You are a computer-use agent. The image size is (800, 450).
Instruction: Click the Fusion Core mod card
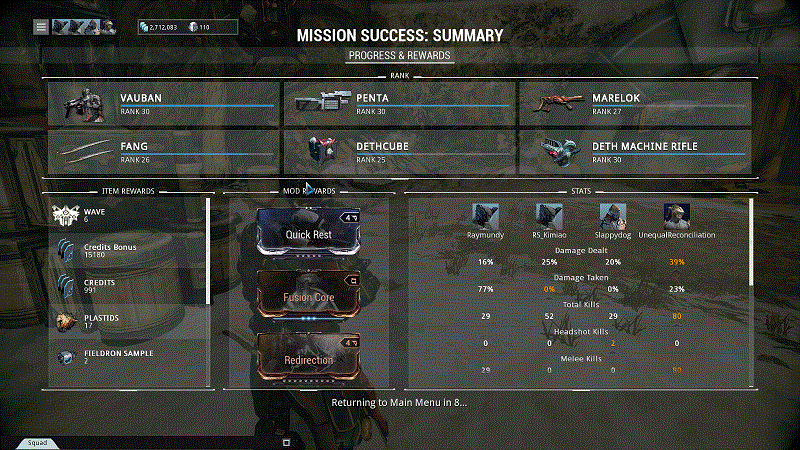309,297
